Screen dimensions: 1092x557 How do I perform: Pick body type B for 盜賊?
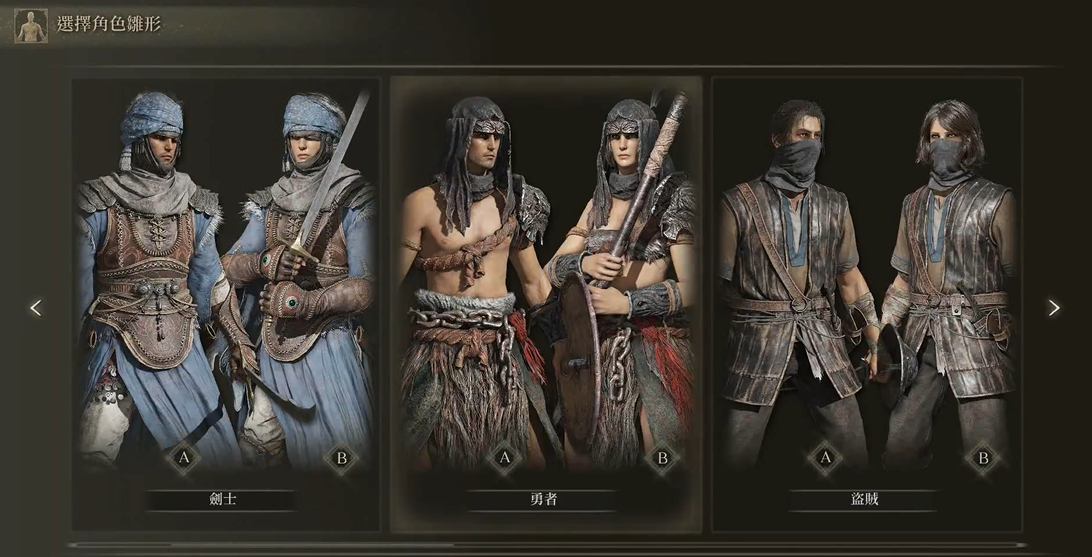click(x=982, y=459)
